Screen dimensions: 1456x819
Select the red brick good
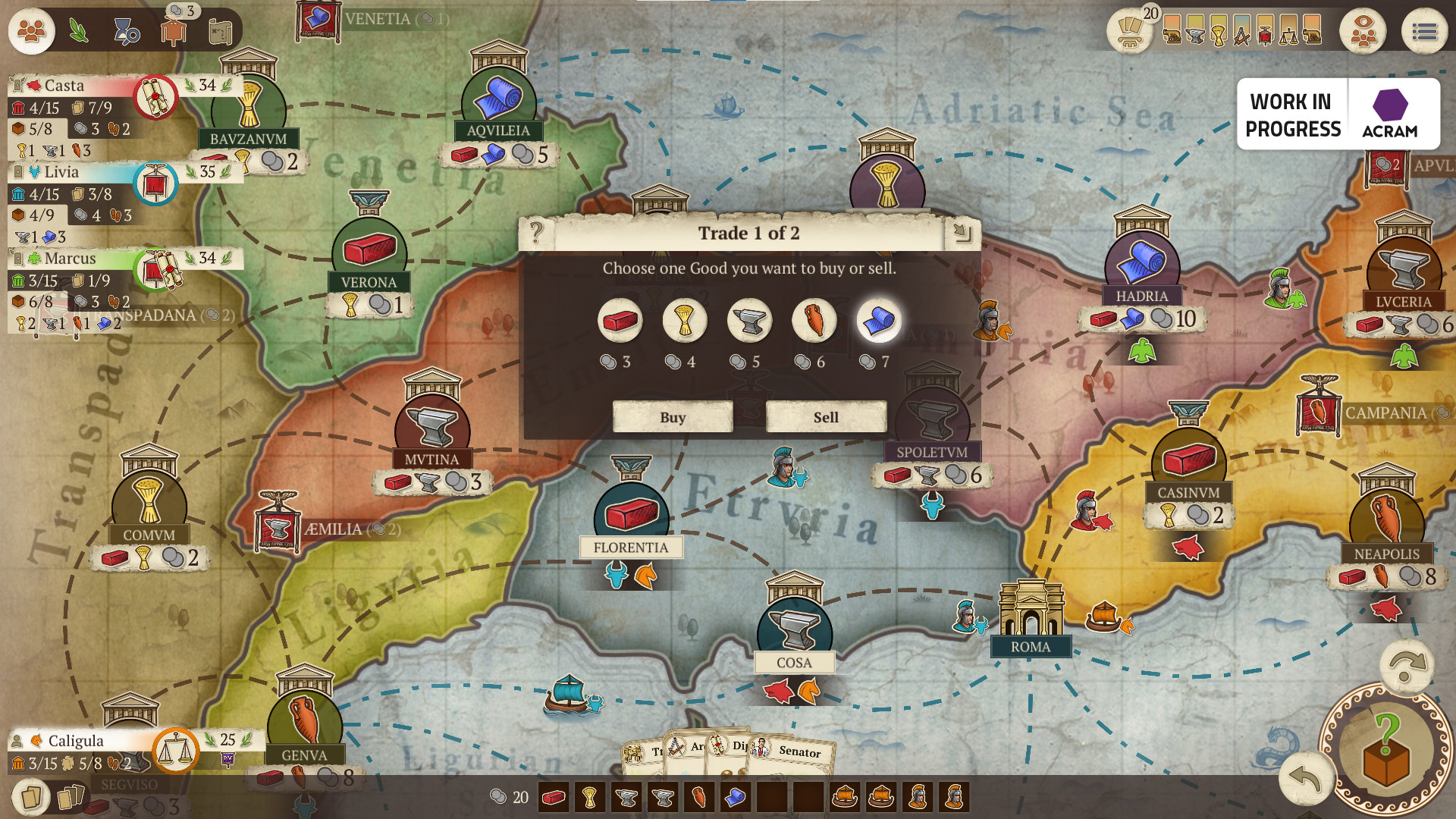coord(620,321)
